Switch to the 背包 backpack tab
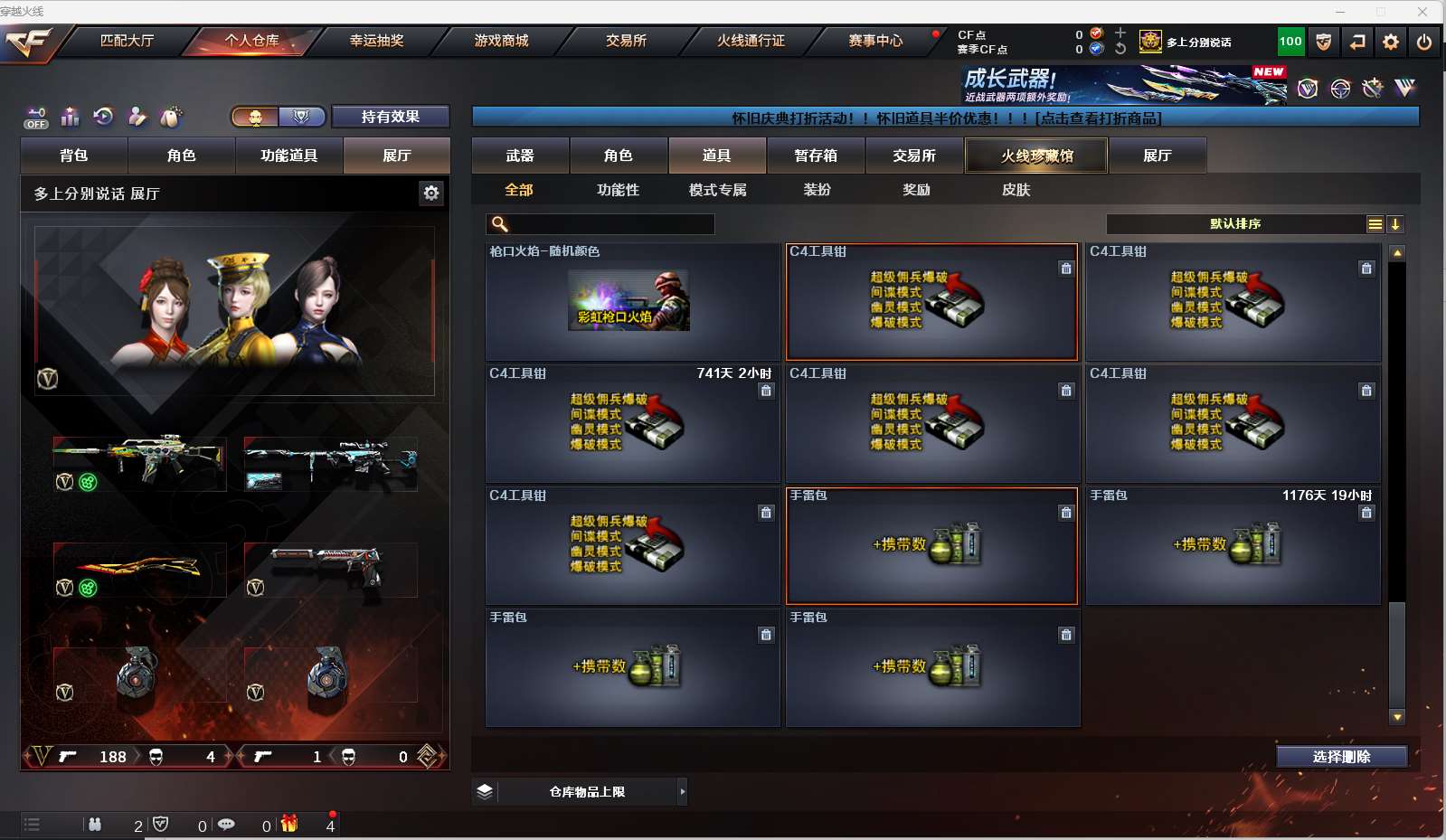This screenshot has width=1446, height=840. tap(74, 156)
